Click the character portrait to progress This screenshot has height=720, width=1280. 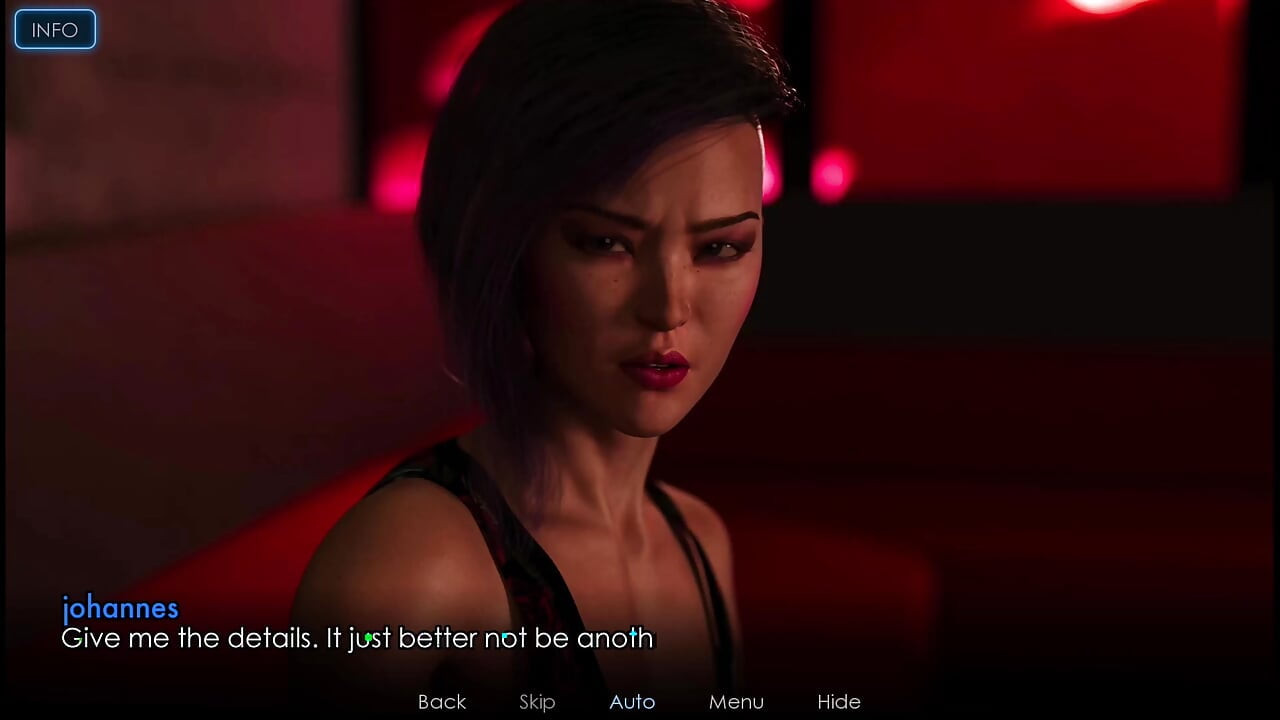coord(640,300)
